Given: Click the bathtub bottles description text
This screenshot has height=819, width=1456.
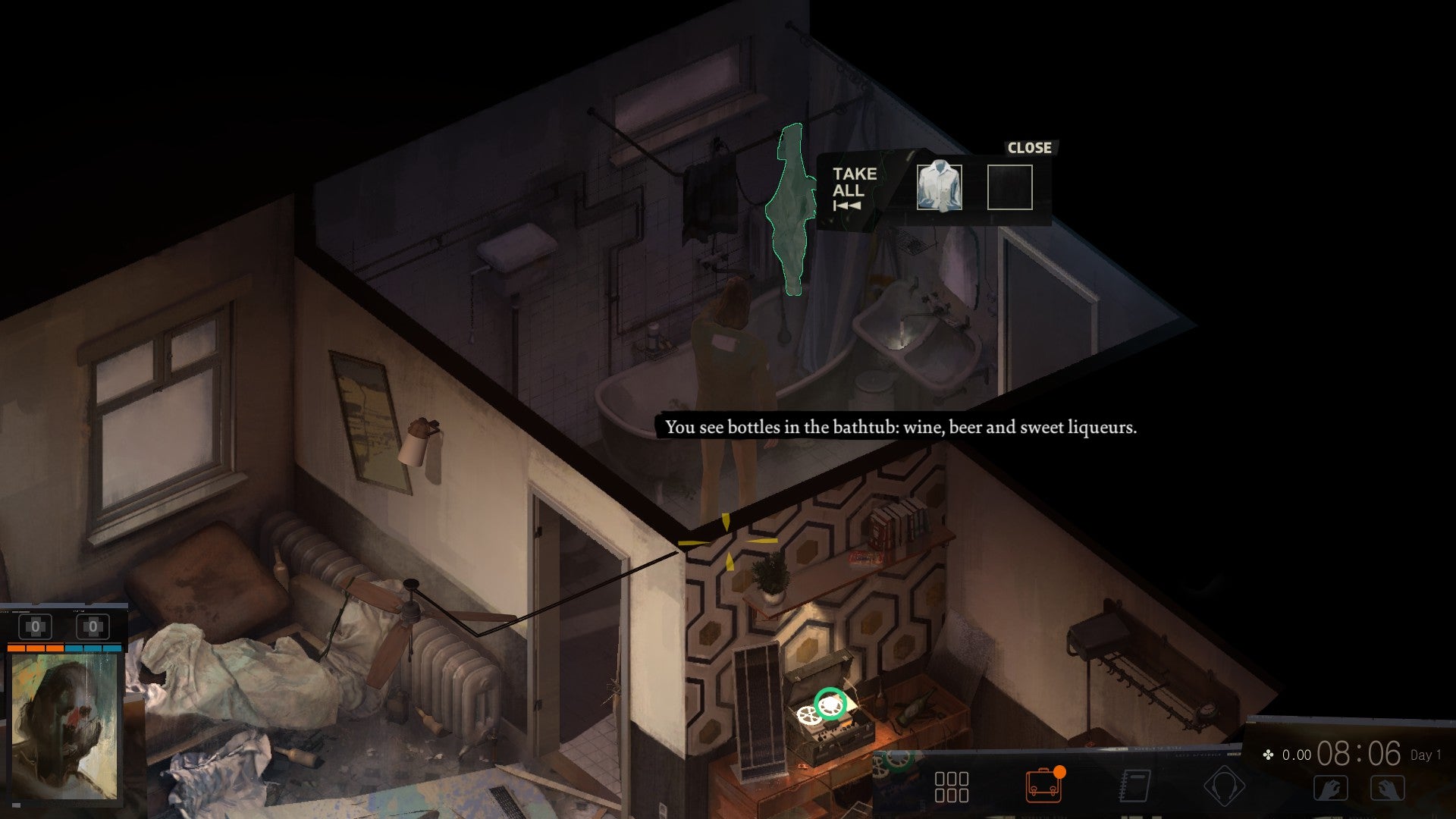Looking at the screenshot, I should click(901, 427).
